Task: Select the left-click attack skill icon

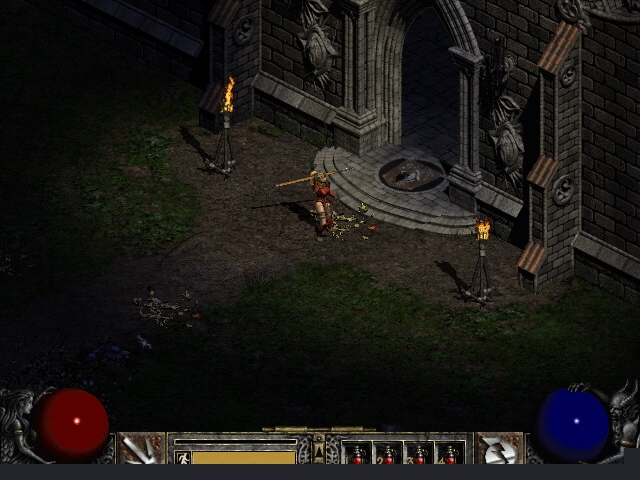Action: (142, 449)
